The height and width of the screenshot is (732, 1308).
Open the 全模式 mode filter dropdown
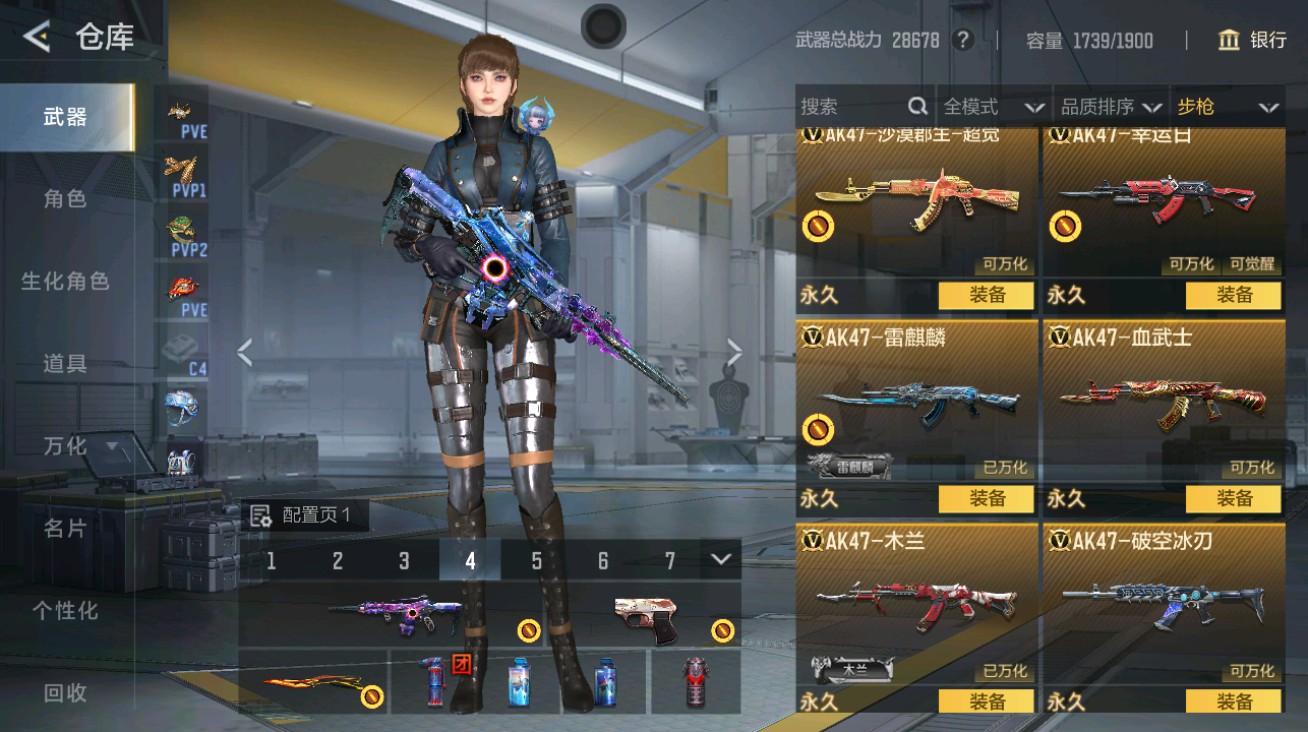pos(992,107)
